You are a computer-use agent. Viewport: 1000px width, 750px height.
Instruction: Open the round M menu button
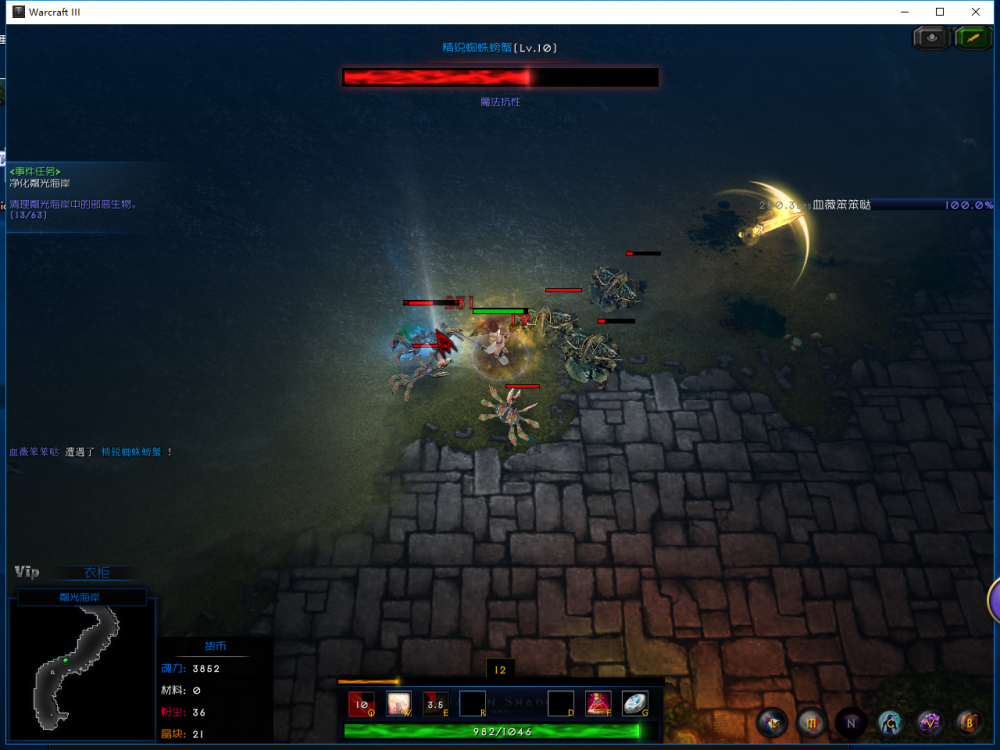click(x=811, y=722)
